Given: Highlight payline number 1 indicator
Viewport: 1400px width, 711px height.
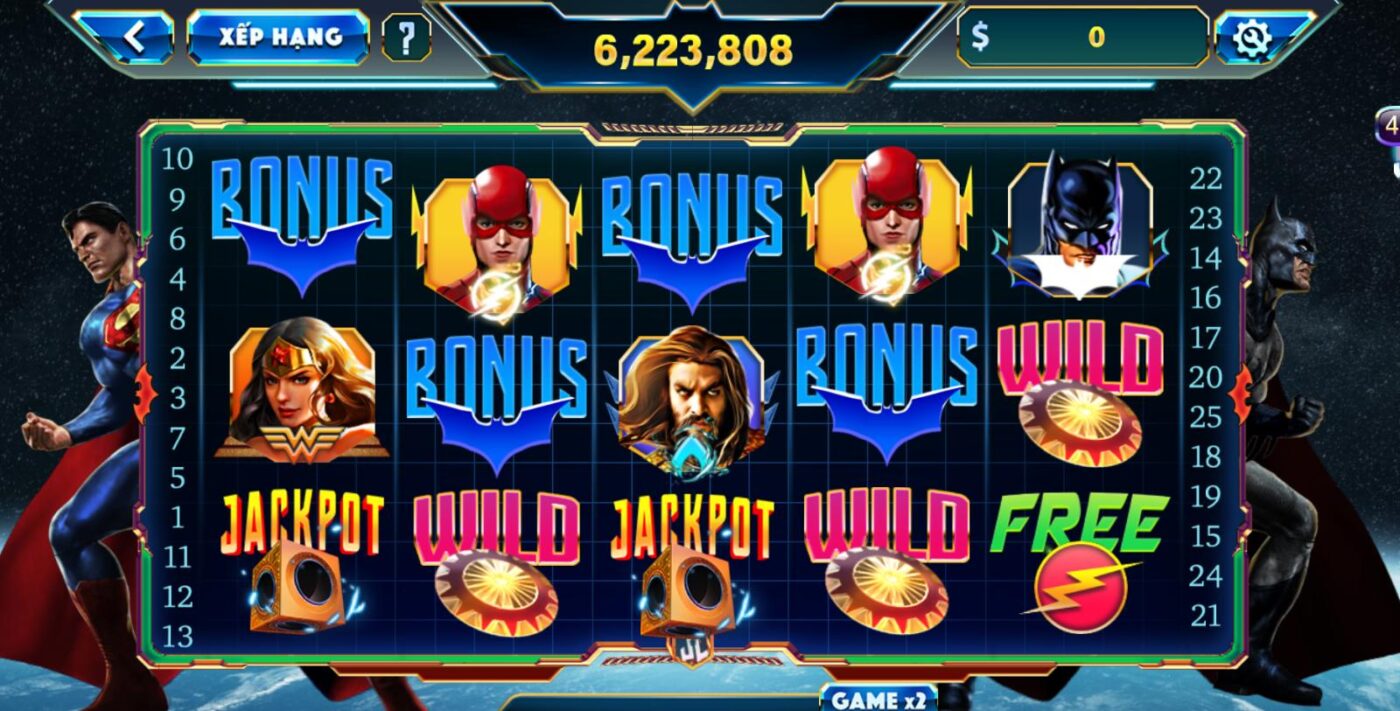Looking at the screenshot, I should coord(177,517).
